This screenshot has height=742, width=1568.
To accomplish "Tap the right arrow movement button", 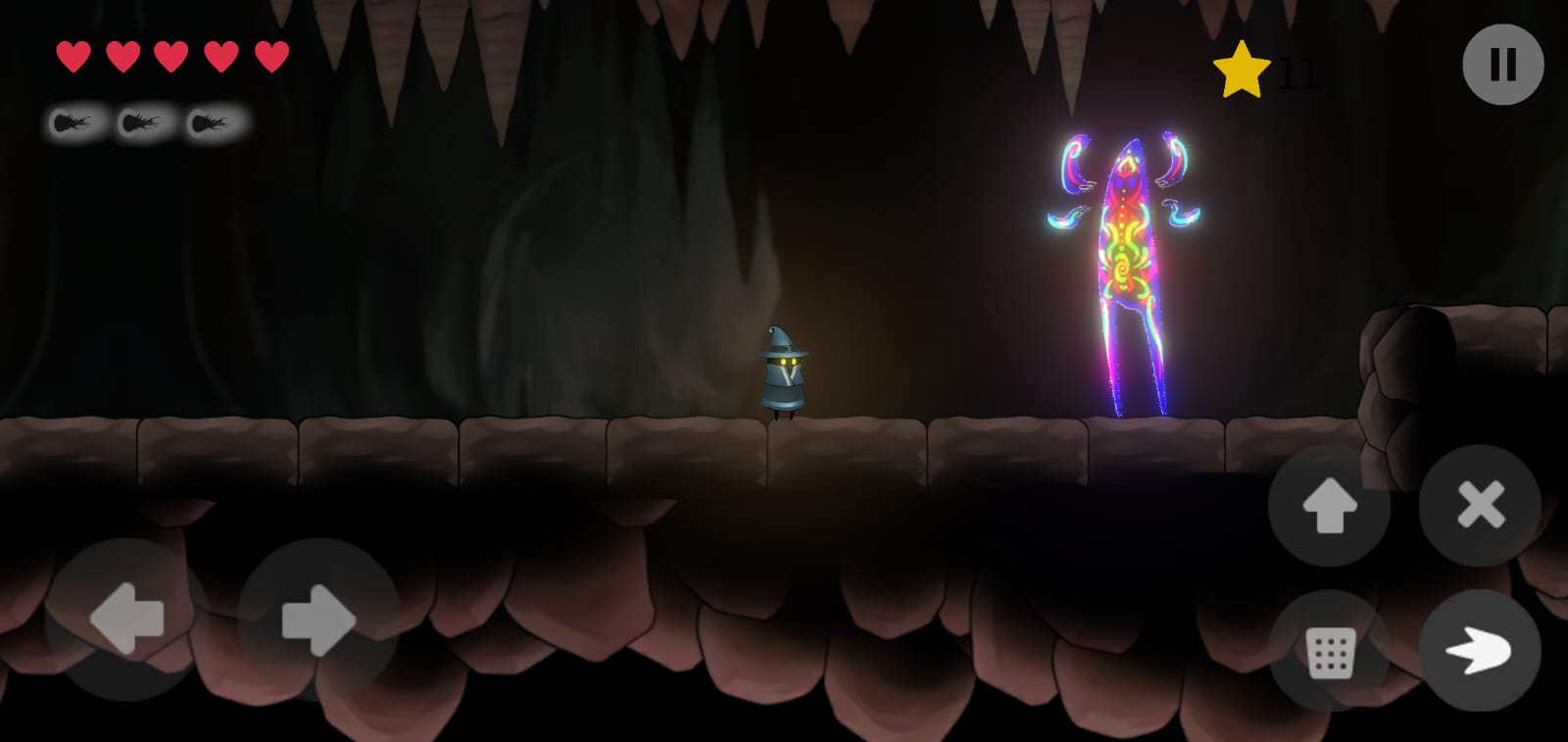I will 318,618.
